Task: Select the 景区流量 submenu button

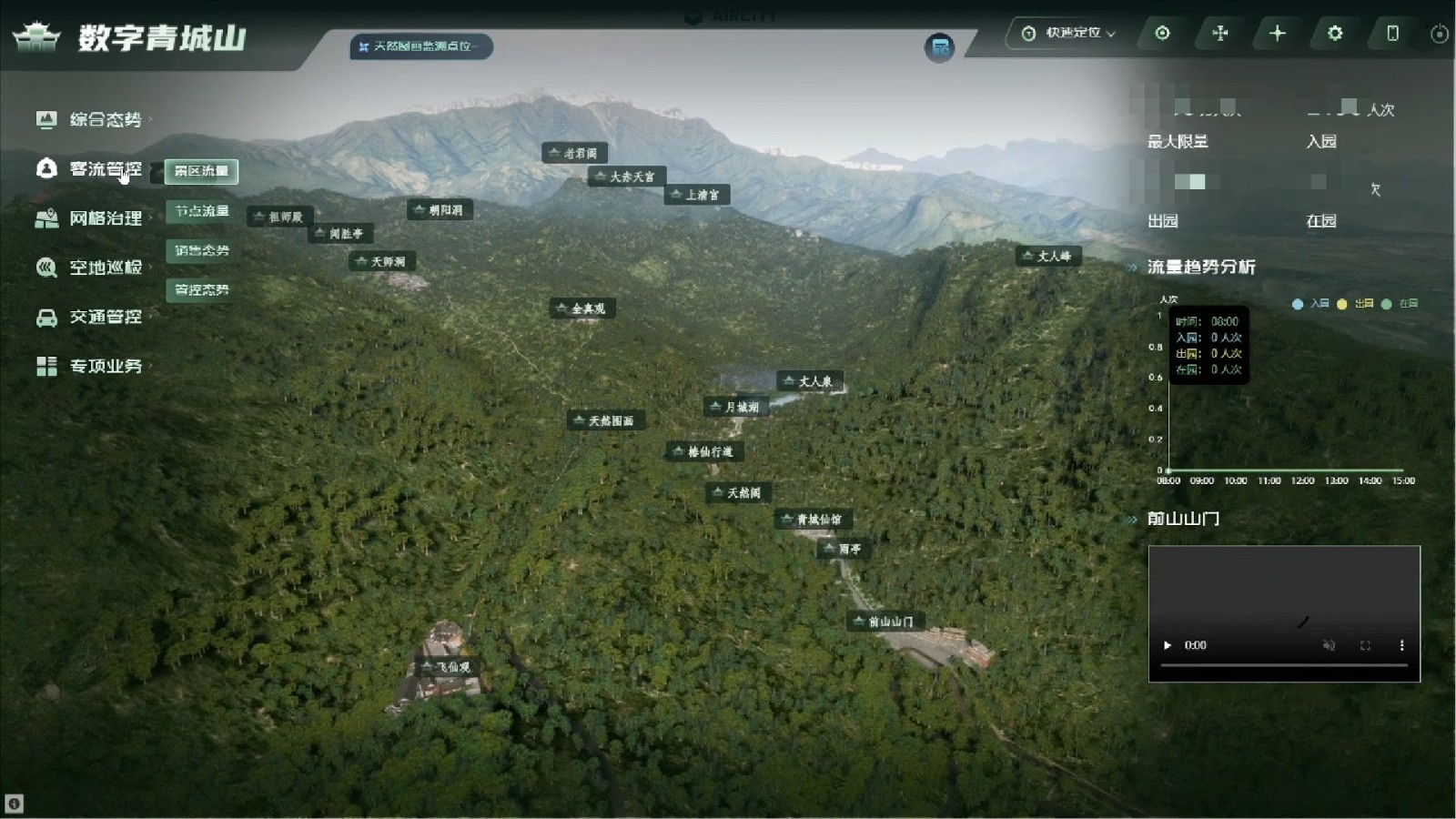Action: (201, 171)
